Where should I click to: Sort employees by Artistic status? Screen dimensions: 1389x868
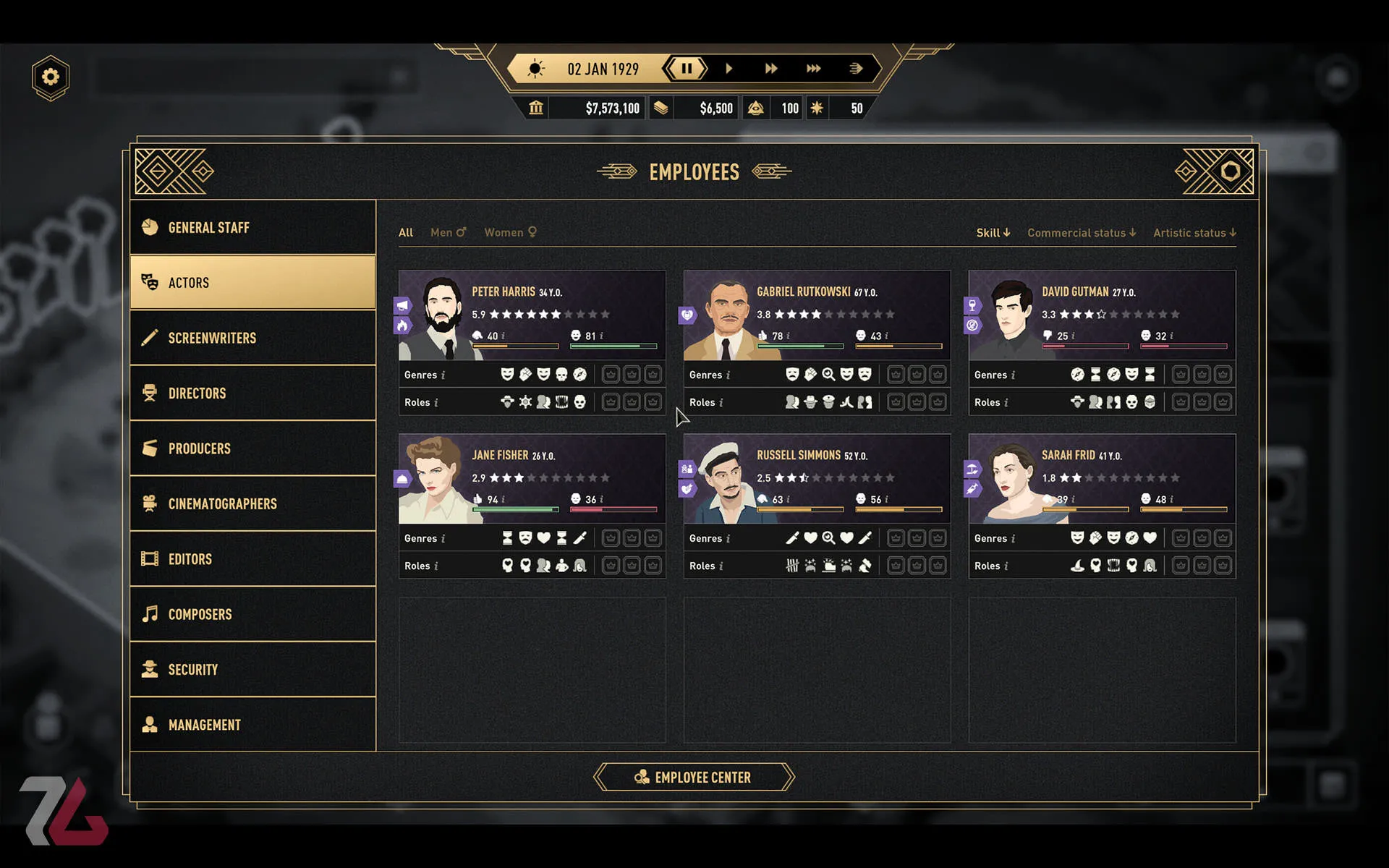pos(1194,233)
